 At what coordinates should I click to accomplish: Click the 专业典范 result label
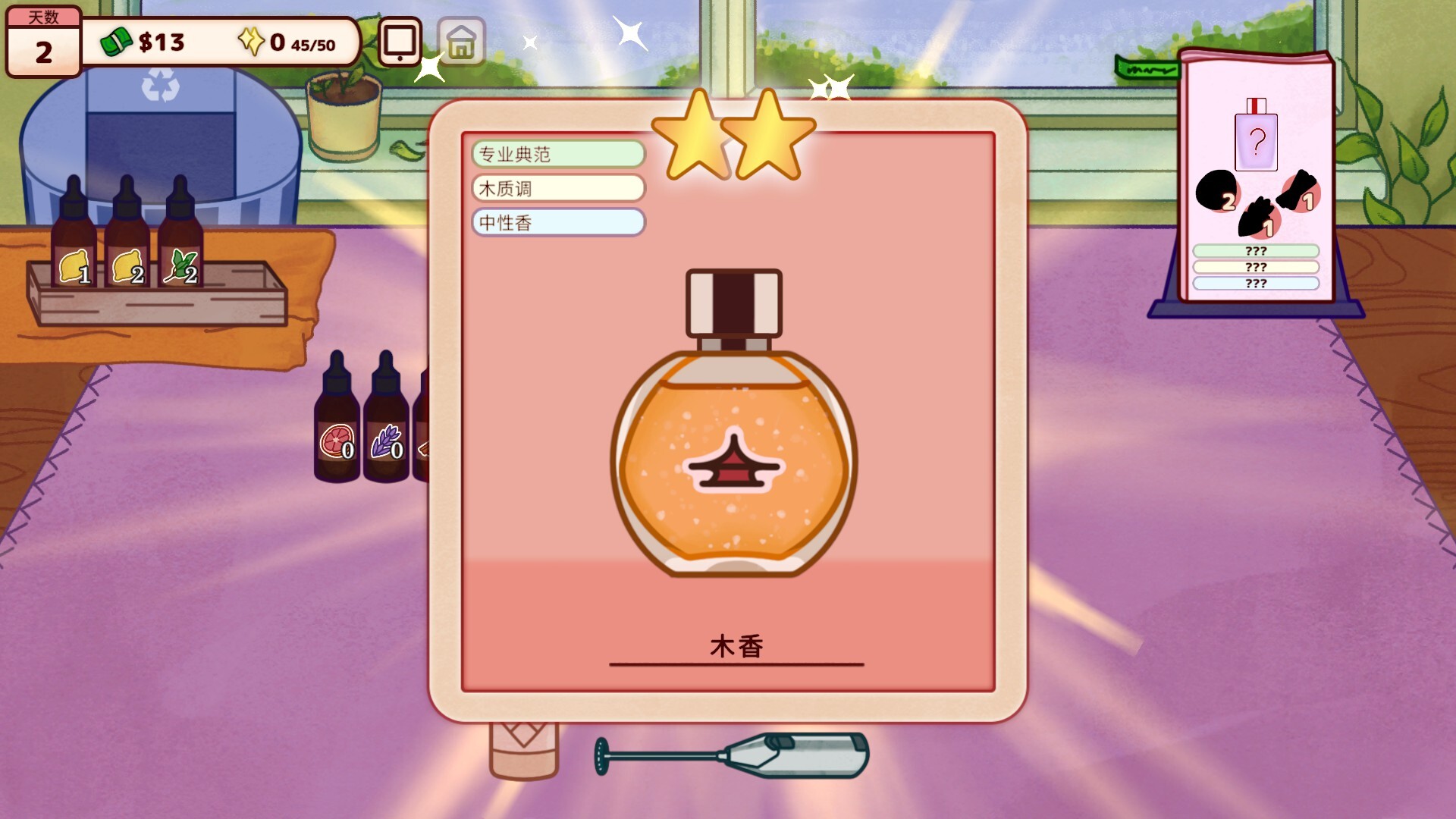point(558,153)
